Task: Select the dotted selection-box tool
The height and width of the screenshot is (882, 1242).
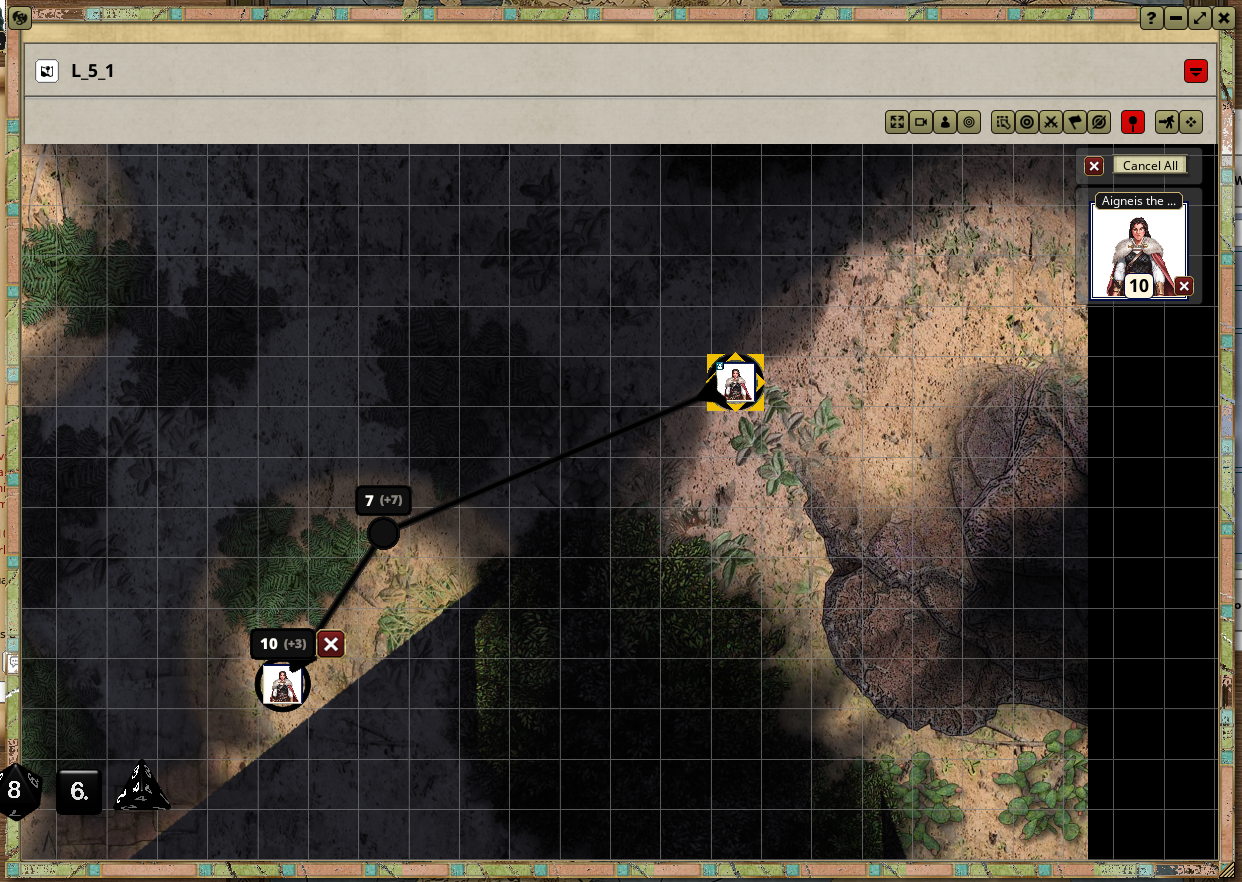Action: coord(1003,122)
